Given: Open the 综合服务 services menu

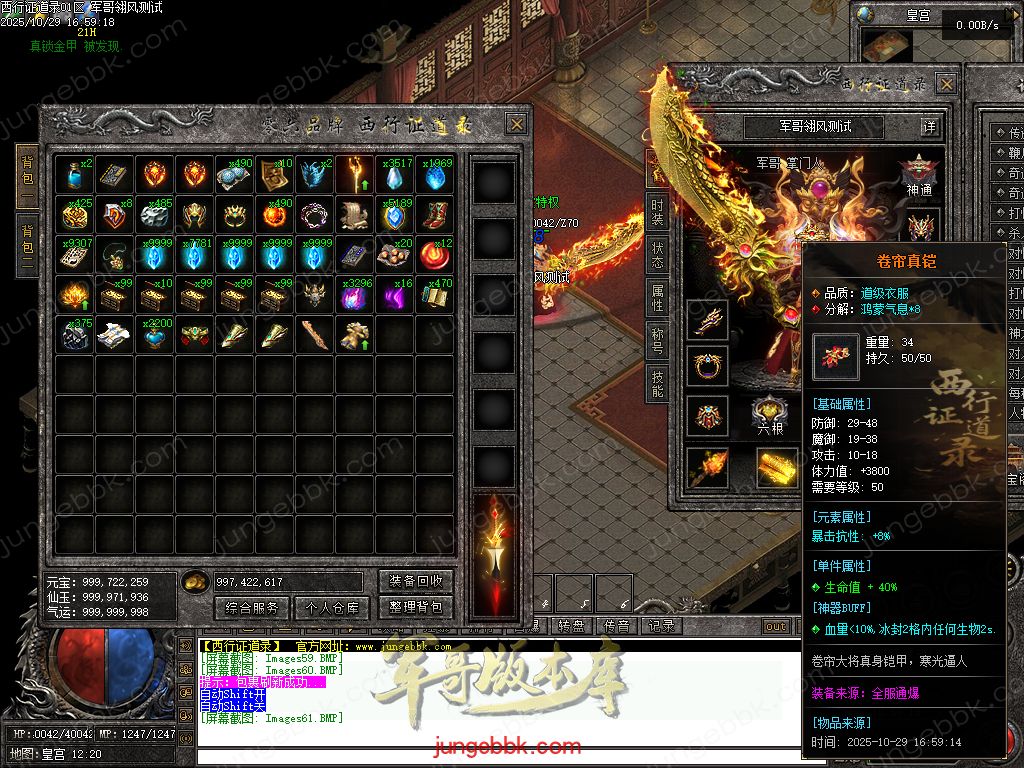Looking at the screenshot, I should pos(251,607).
